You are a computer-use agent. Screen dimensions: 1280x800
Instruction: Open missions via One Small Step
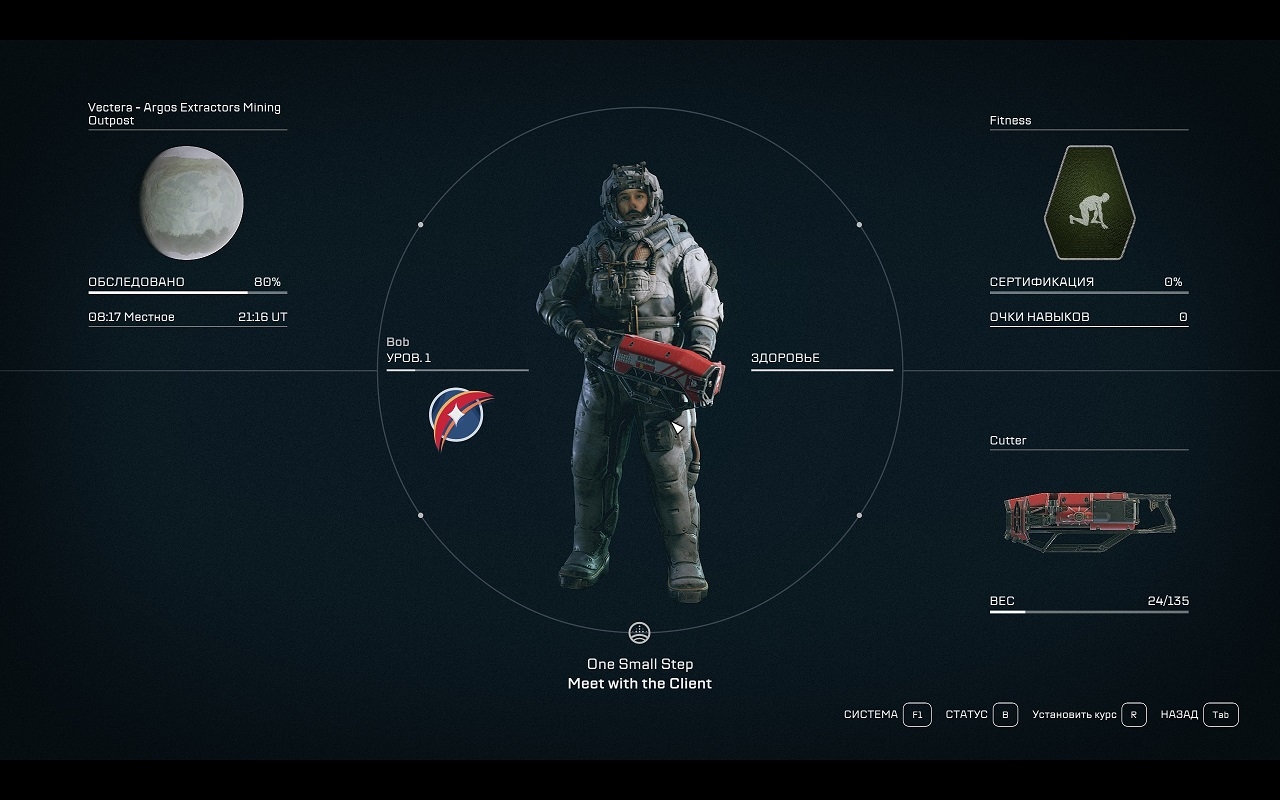point(640,664)
